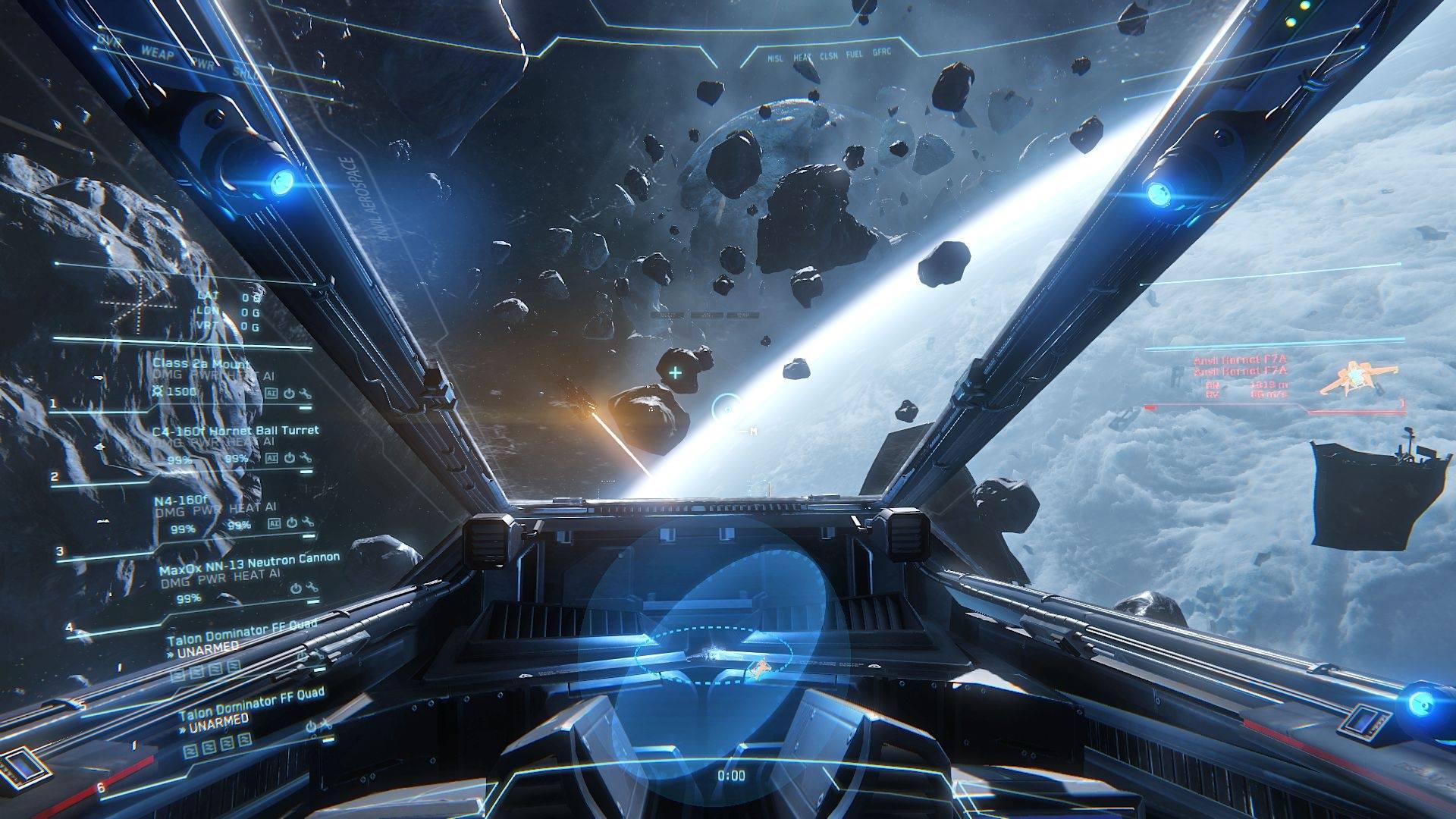This screenshot has width=1456, height=819.
Task: Expand hardpoint 4 weapon details
Action: coord(68,628)
